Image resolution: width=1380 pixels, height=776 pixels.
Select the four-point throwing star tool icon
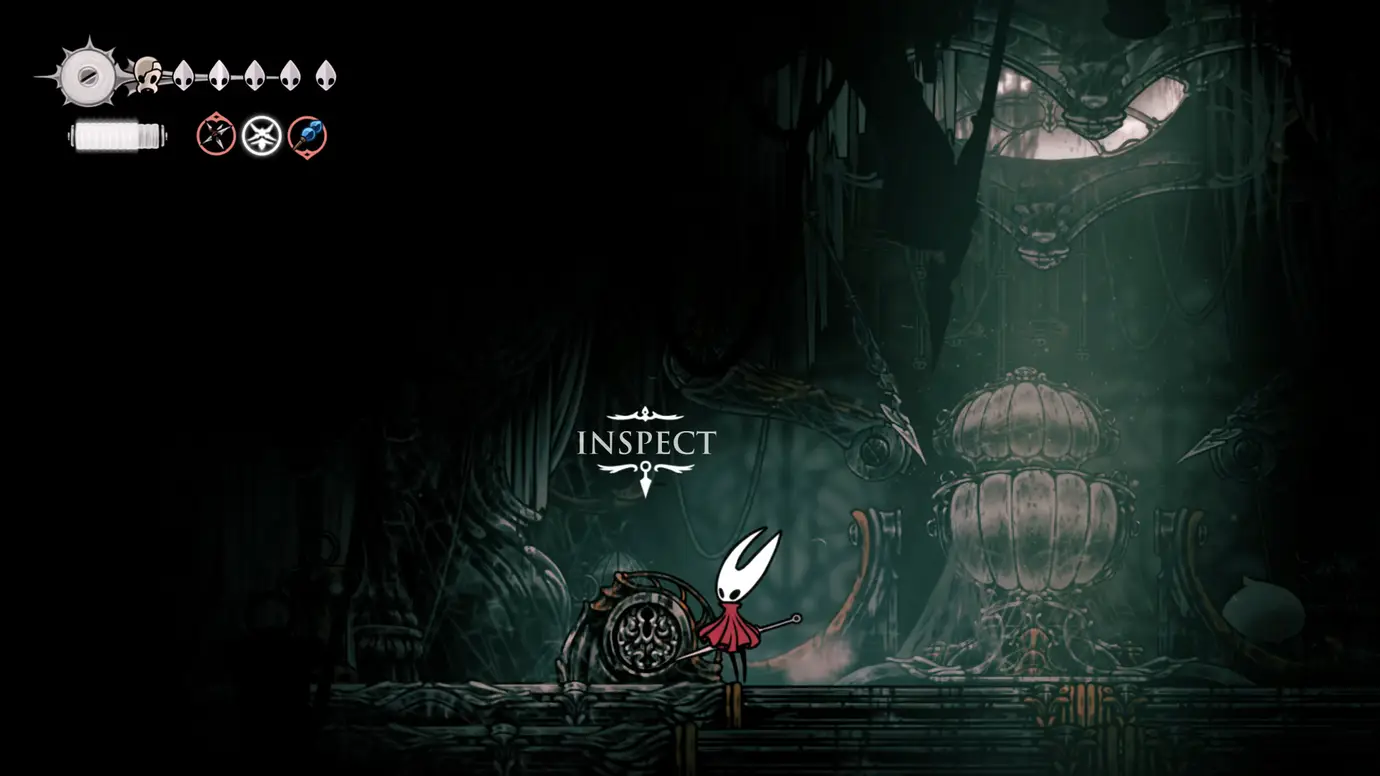point(215,134)
